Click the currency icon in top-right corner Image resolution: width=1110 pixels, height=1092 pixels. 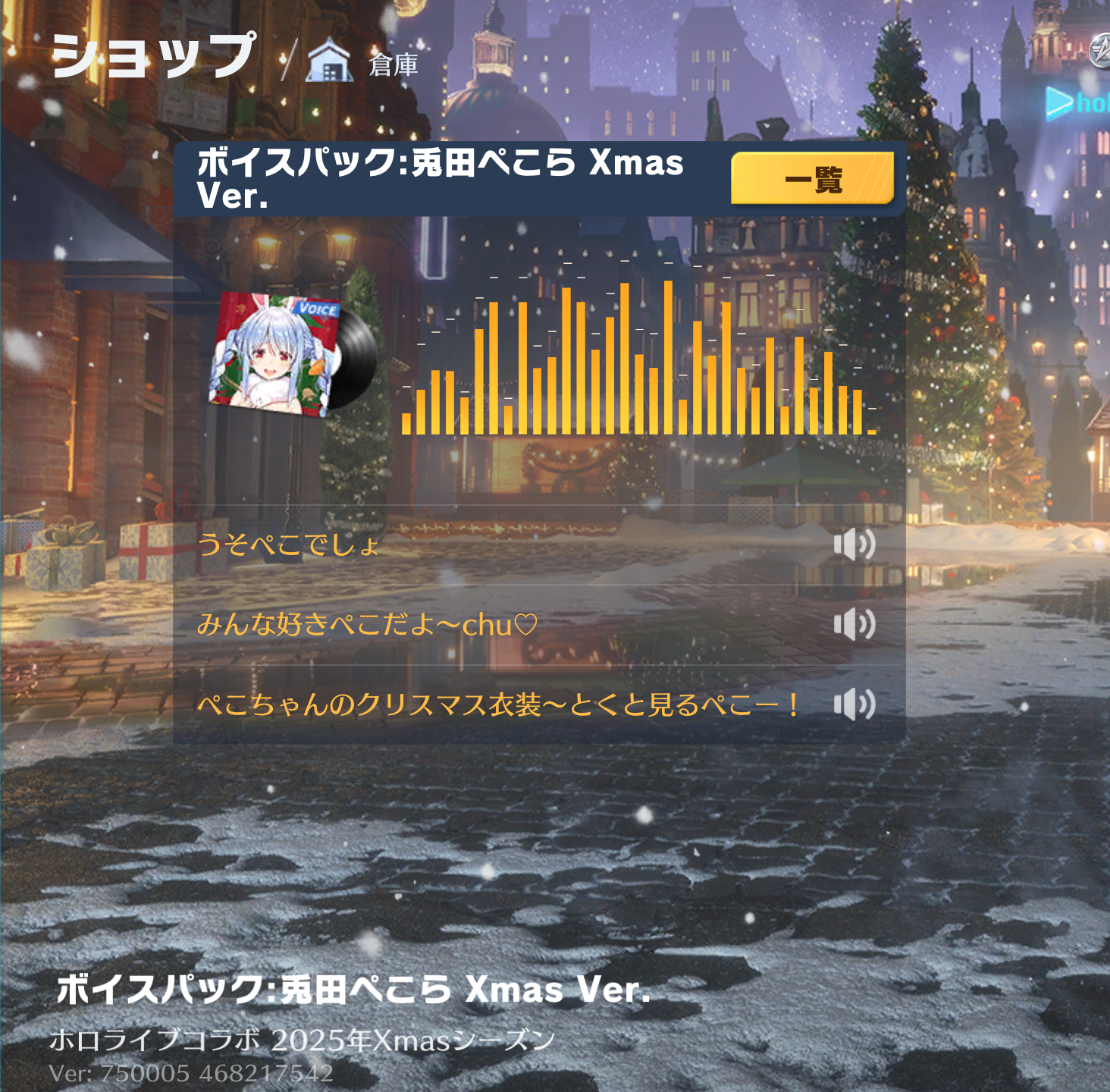tap(1100, 50)
